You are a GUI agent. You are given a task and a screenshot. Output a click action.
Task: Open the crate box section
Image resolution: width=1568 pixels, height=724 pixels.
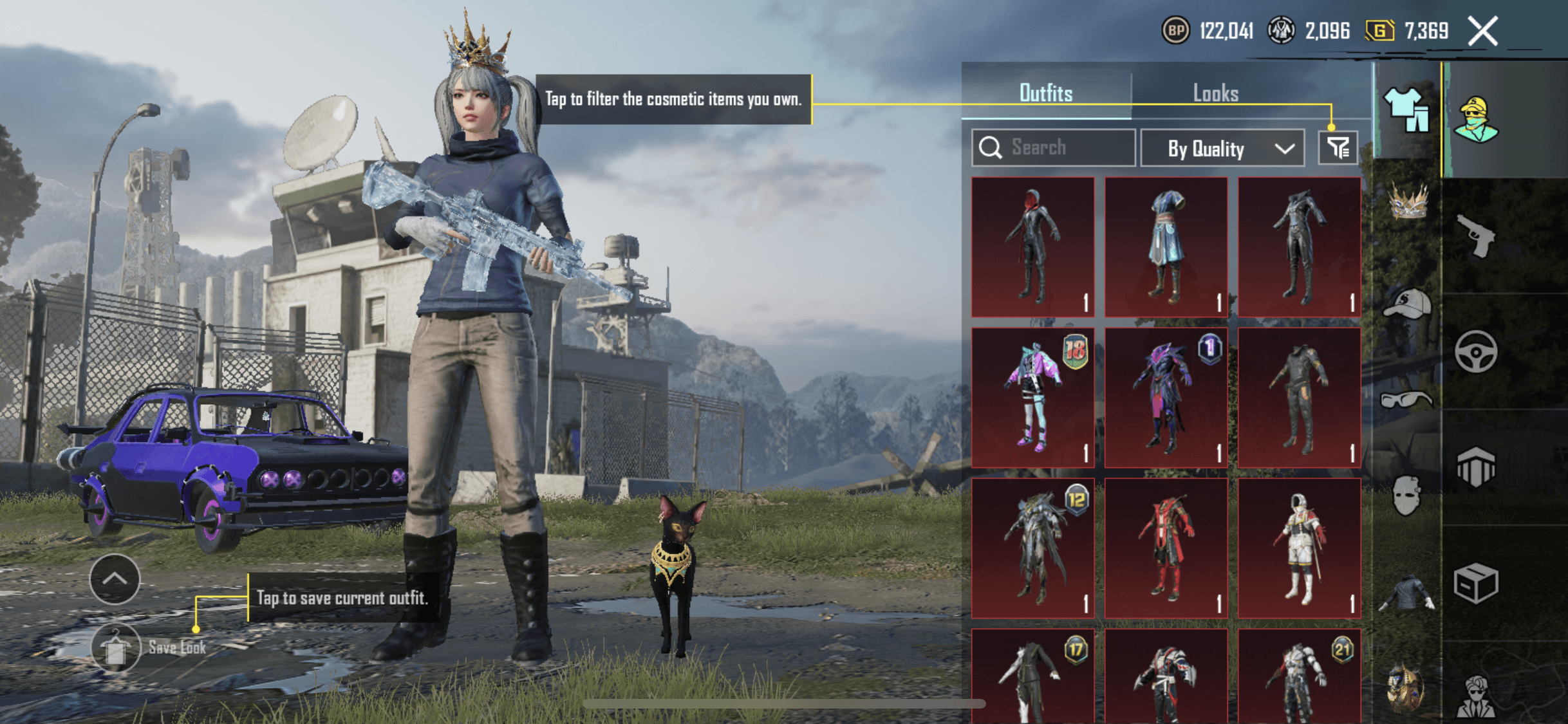1475,584
